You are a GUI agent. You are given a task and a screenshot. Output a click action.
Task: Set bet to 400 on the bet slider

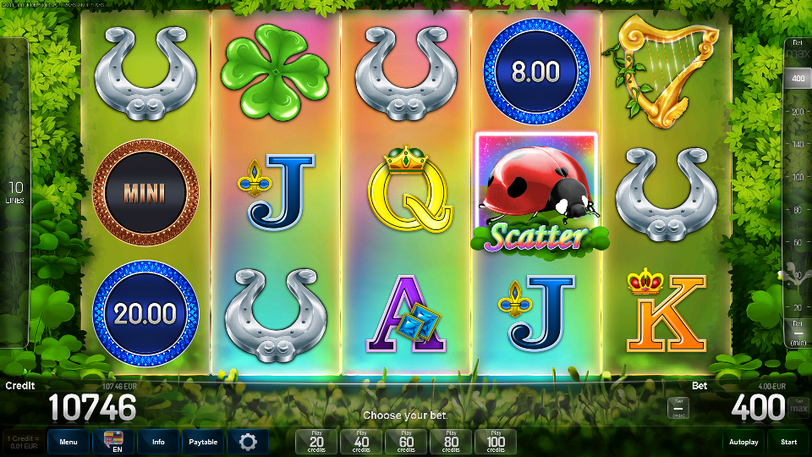coord(797,79)
